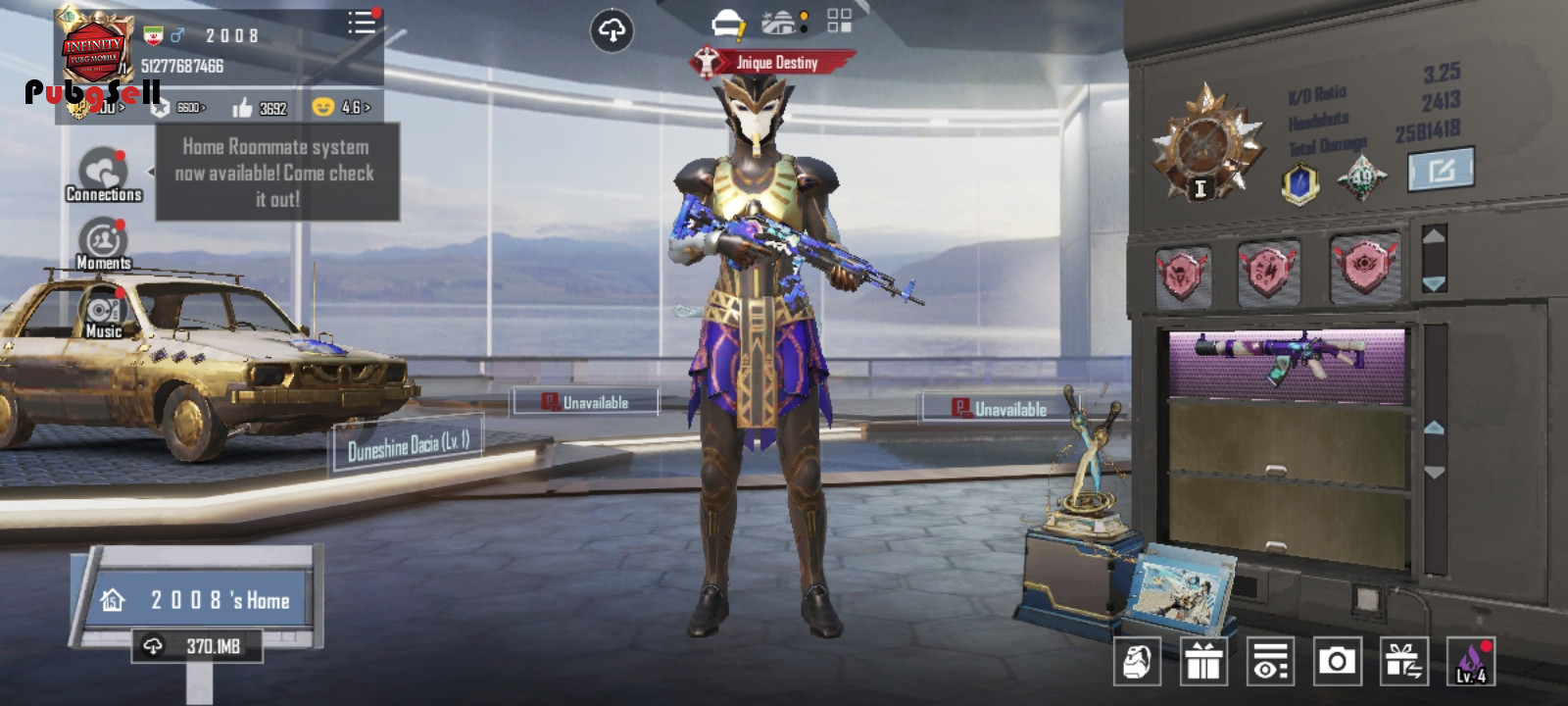
Task: Open the gift exchange icon with arrows
Action: tap(1403, 662)
